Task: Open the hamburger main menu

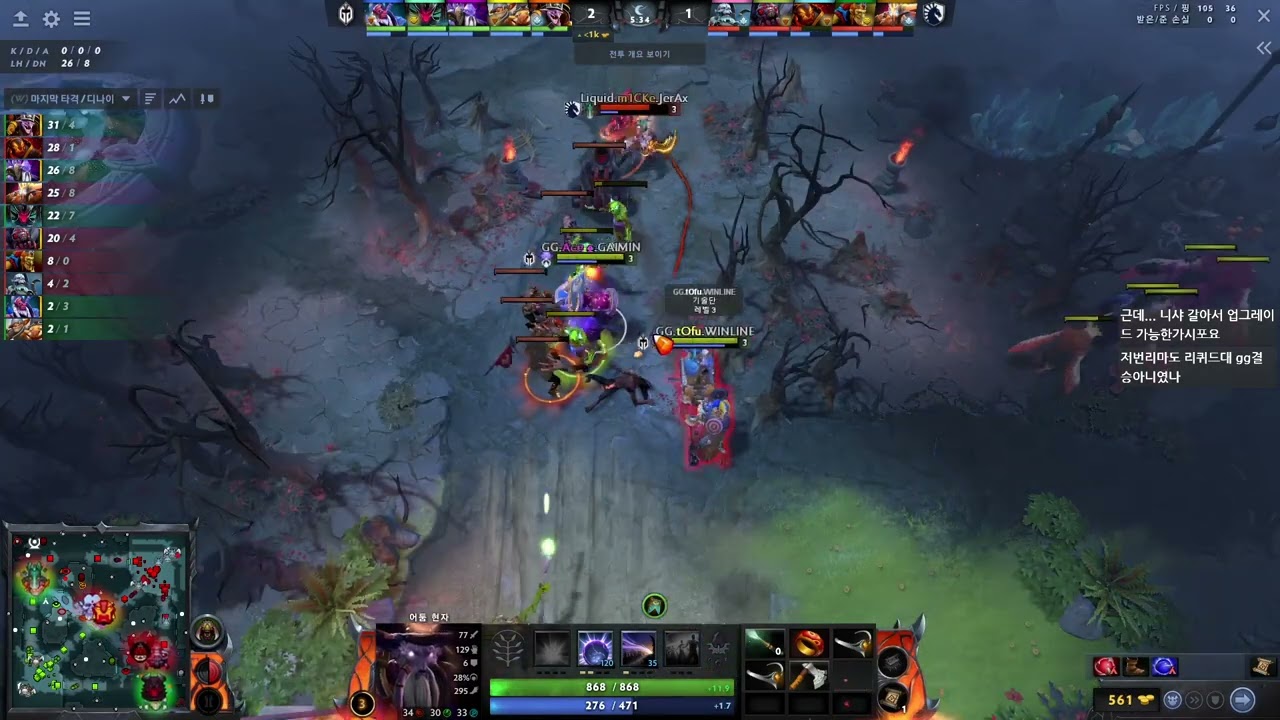Action: point(82,19)
